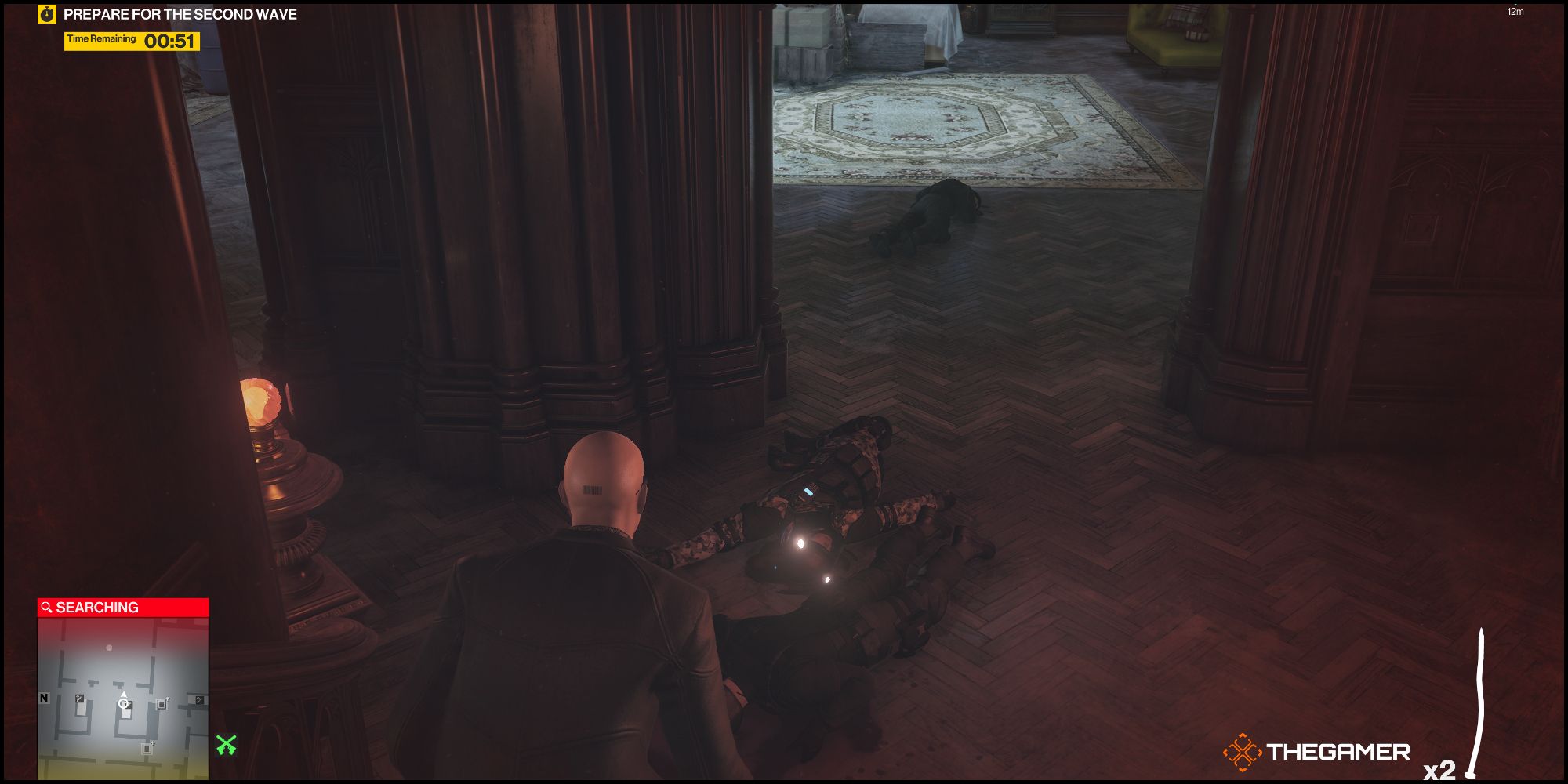Image resolution: width=1568 pixels, height=784 pixels.
Task: Expand the minimap view
Action: coord(123,690)
